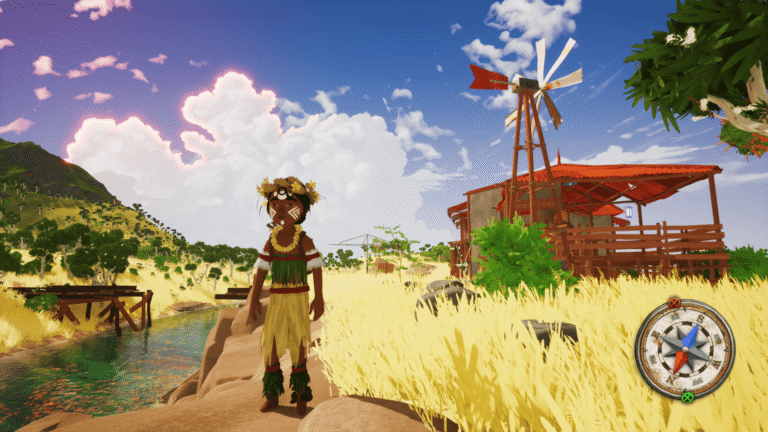Select the red marker on the compass rim

675,302
